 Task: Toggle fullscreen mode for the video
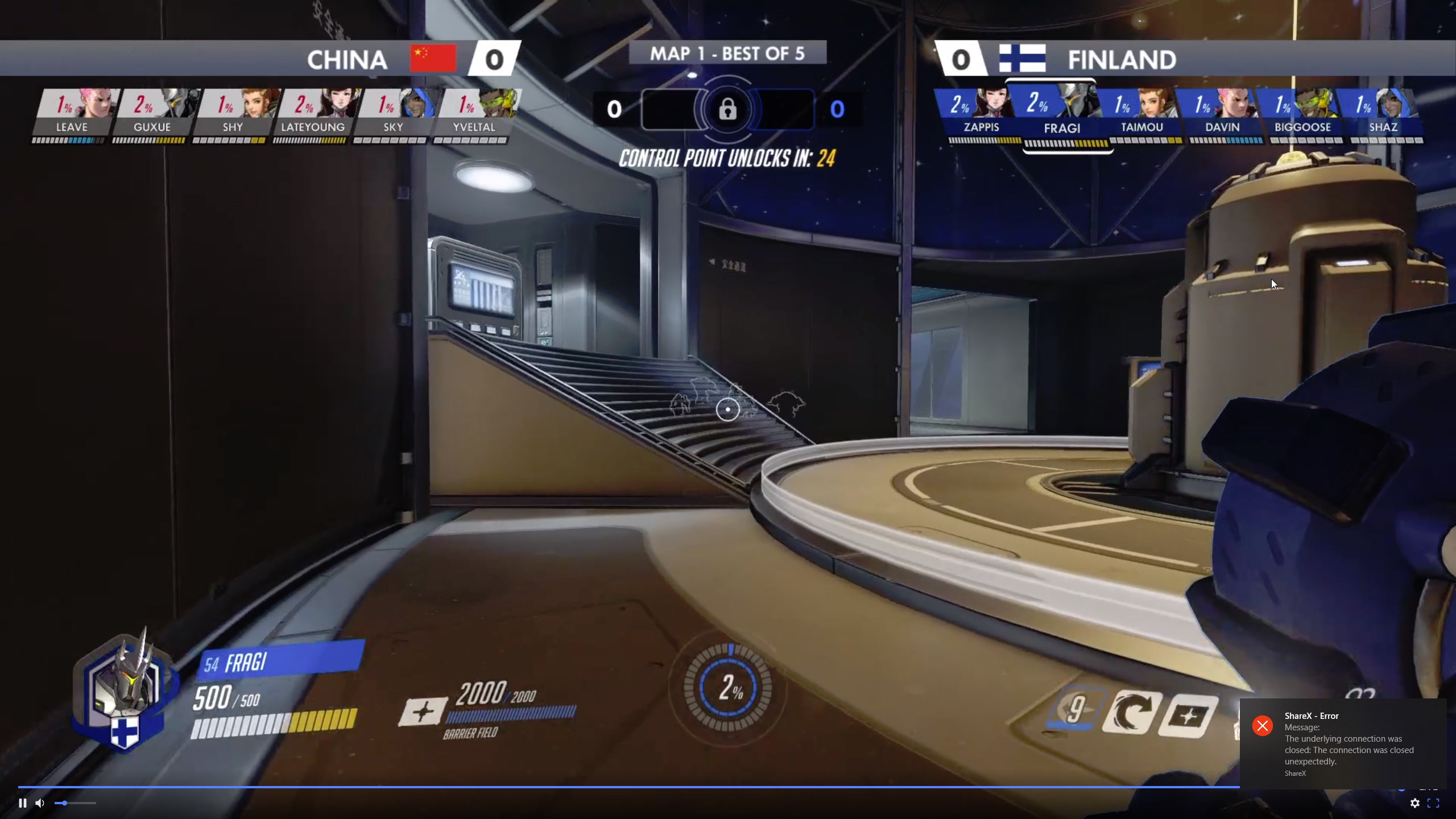(x=1433, y=803)
